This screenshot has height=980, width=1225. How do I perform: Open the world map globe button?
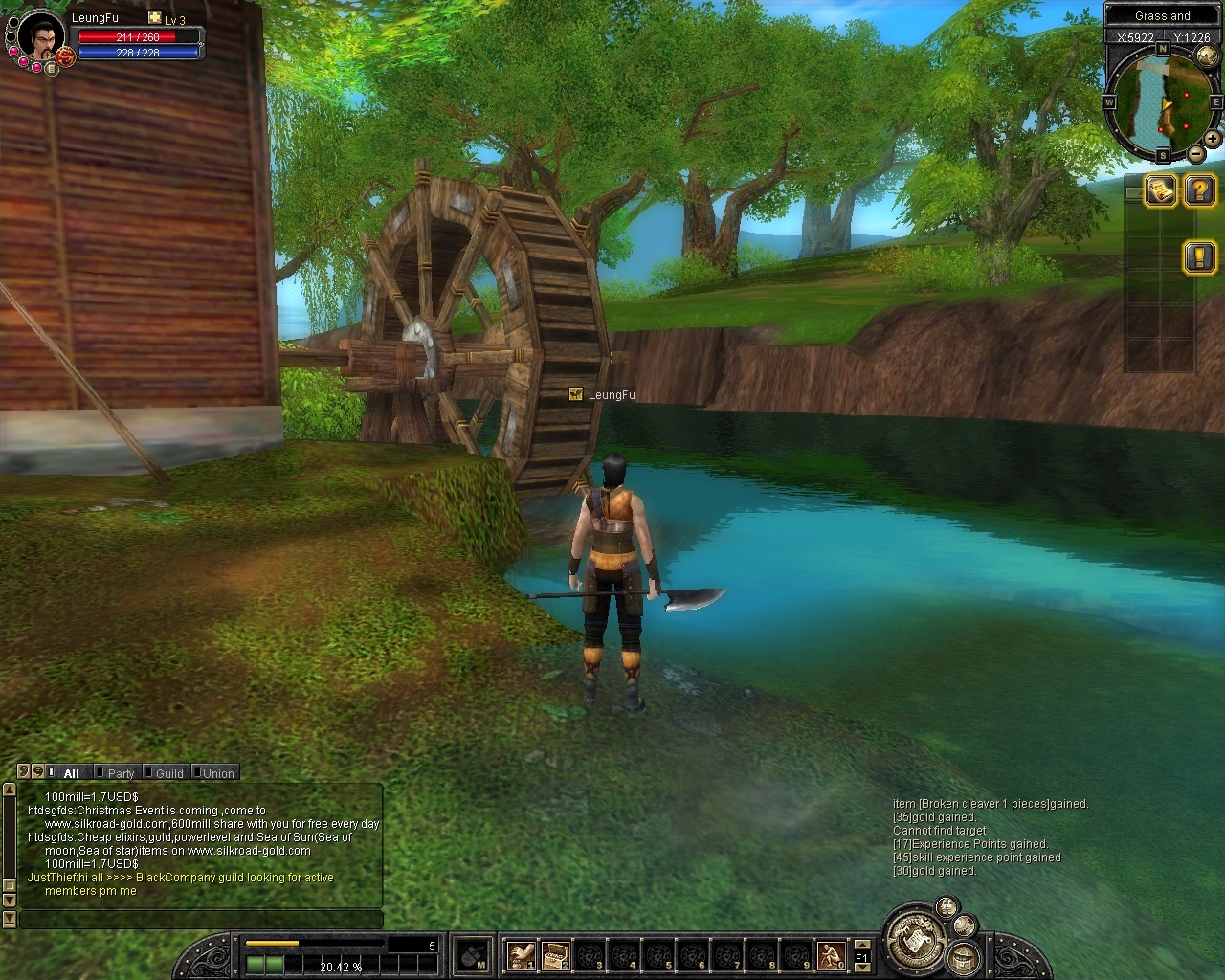pyautogui.click(x=1206, y=56)
